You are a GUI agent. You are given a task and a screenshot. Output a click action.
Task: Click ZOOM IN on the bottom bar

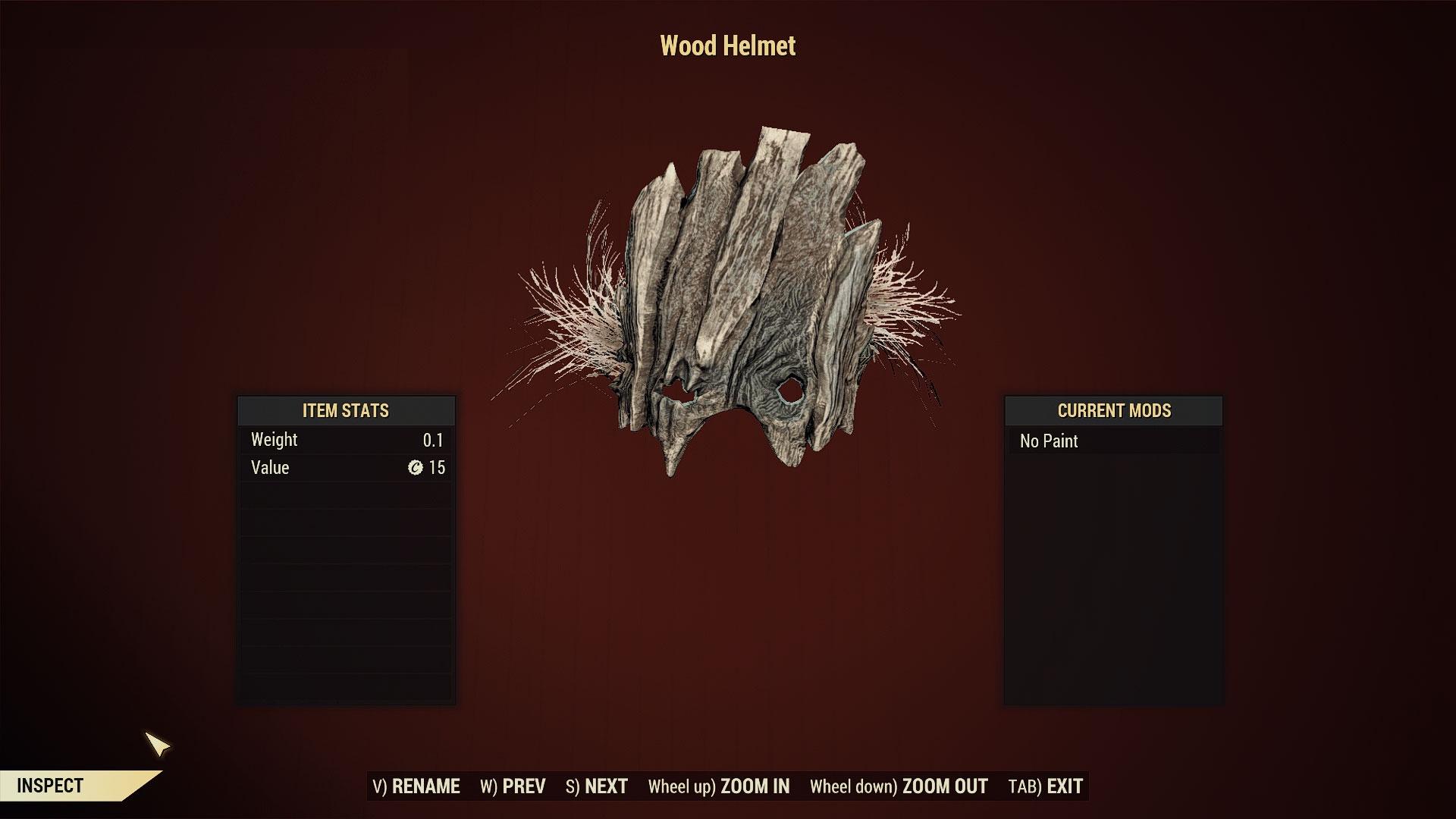coord(719,786)
